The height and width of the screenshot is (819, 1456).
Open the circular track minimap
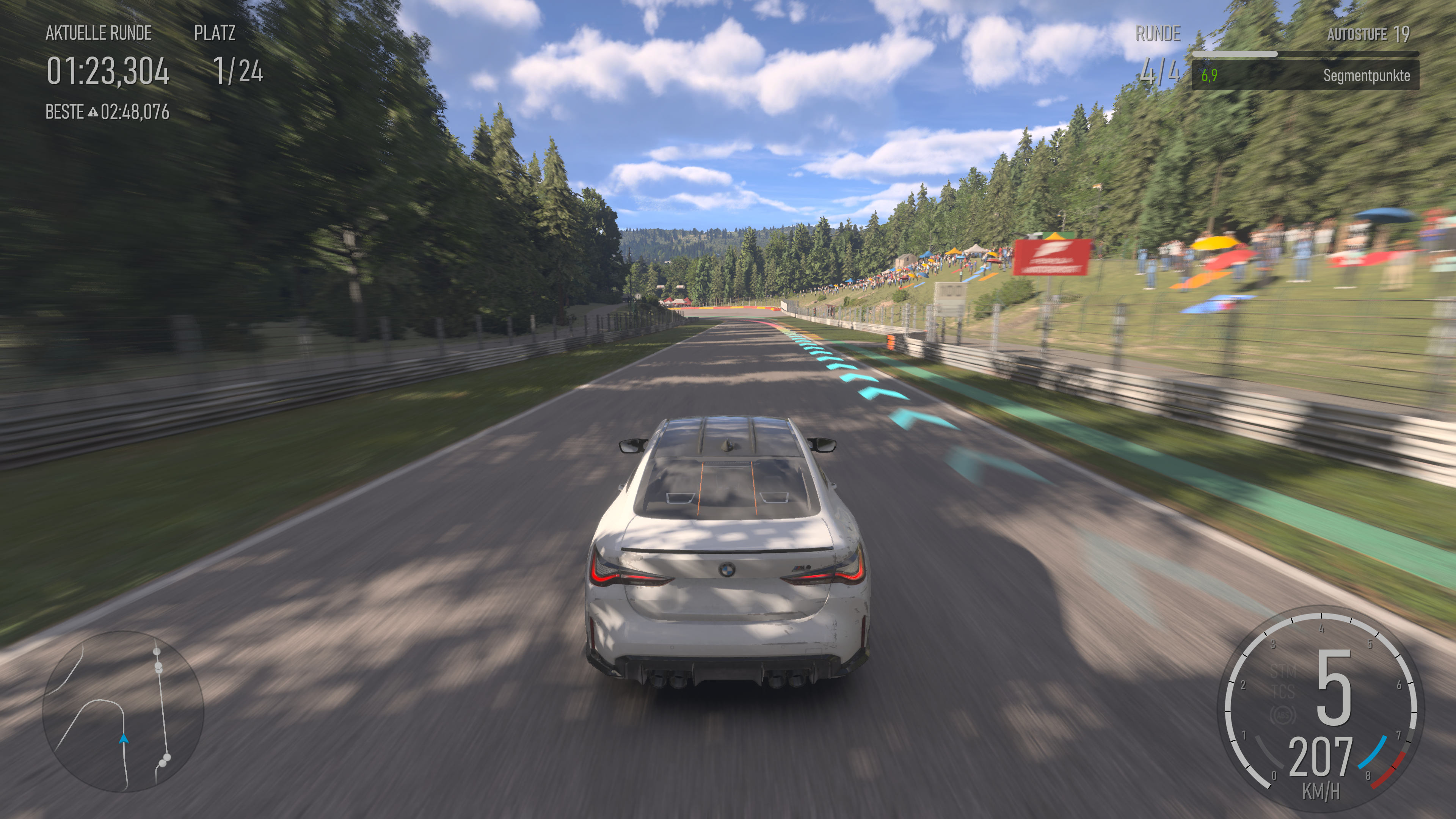[123, 711]
